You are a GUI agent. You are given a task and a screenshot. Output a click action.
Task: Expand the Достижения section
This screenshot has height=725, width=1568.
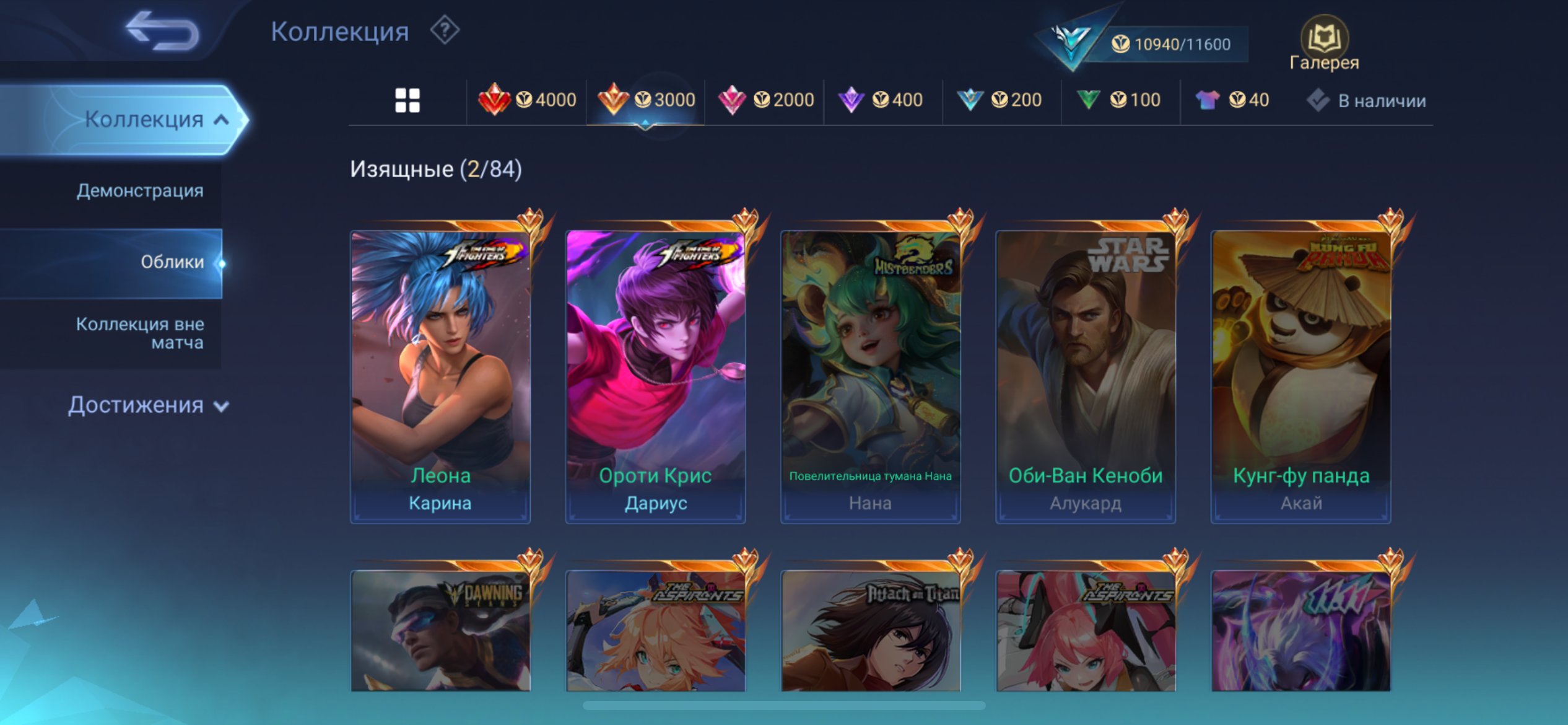(x=149, y=405)
